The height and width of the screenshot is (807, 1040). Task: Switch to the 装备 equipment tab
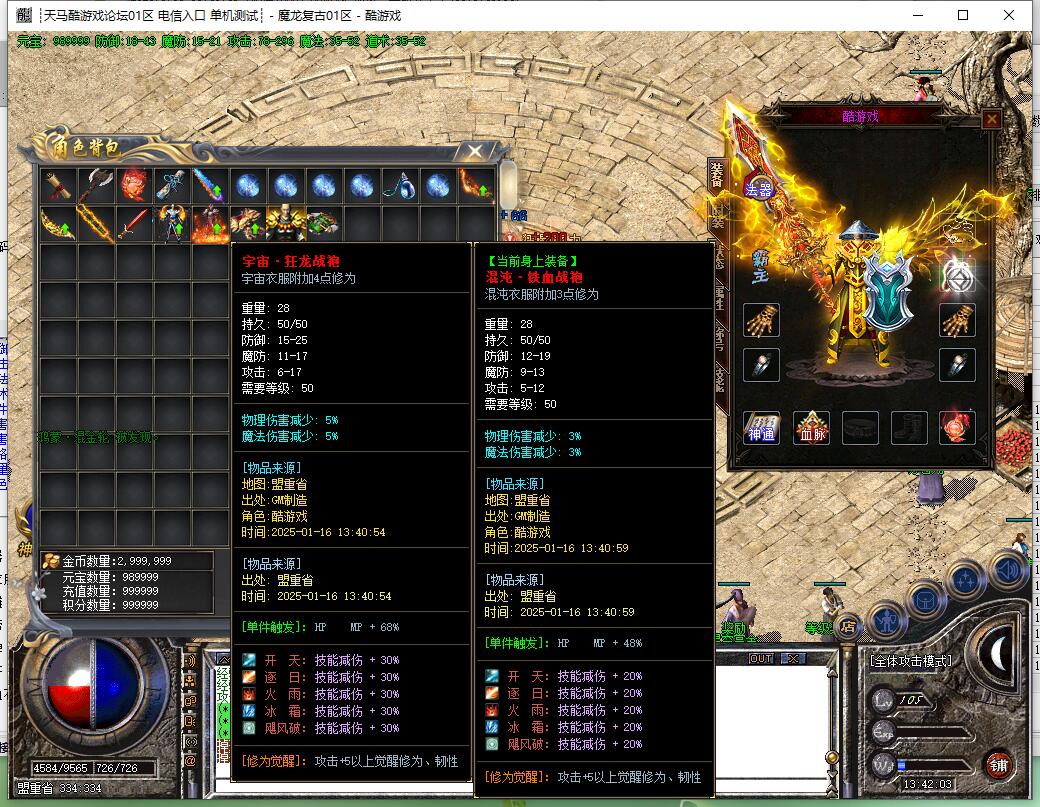pyautogui.click(x=716, y=176)
